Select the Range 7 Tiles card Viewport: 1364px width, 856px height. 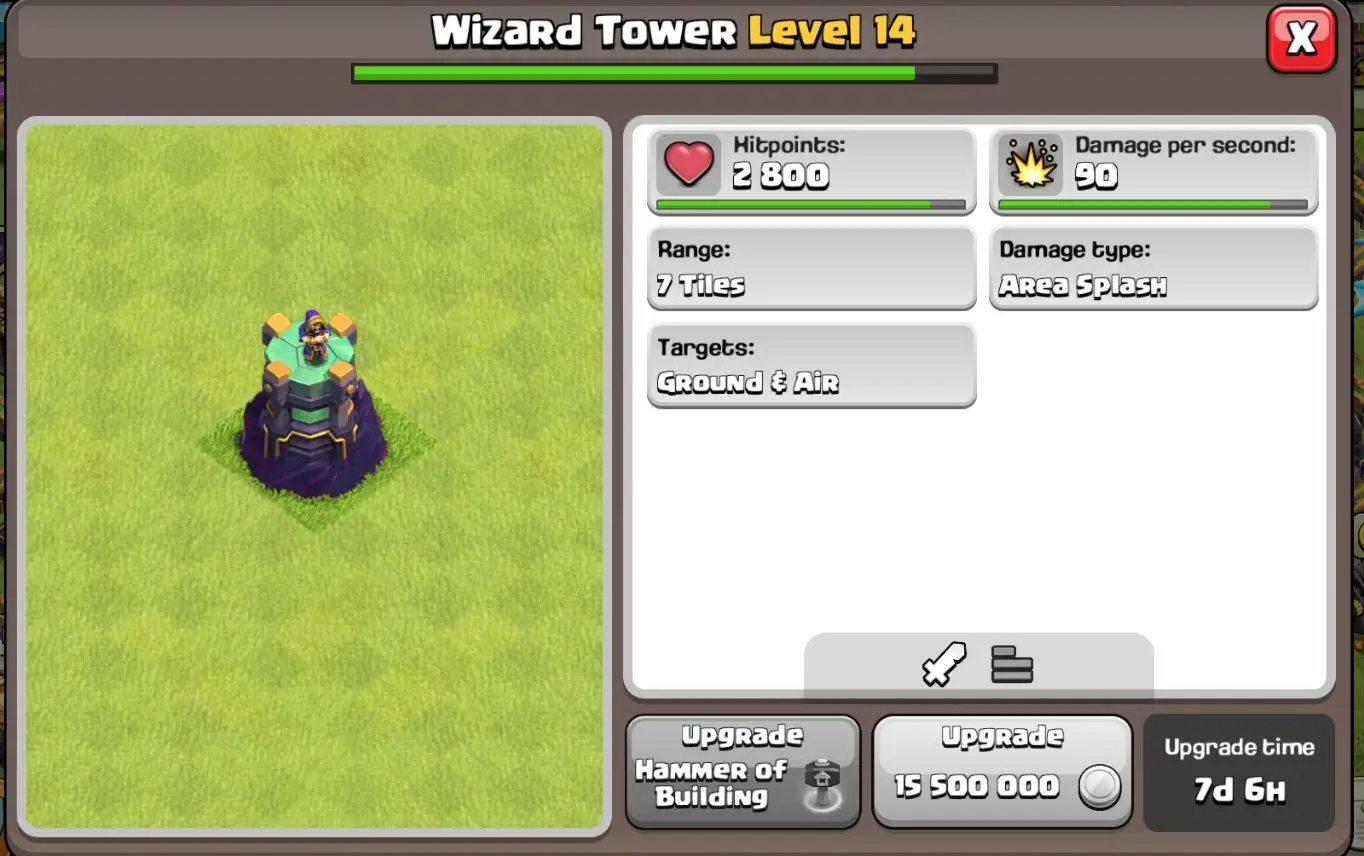(x=810, y=267)
